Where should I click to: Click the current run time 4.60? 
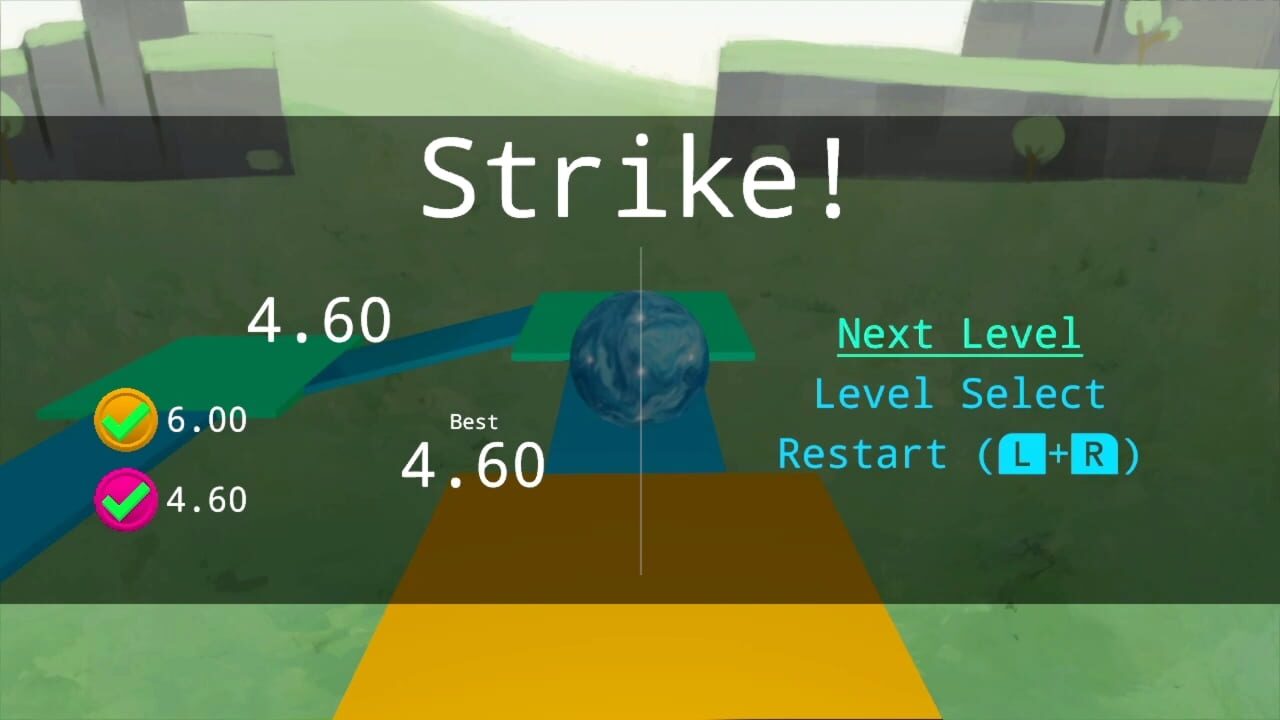point(317,318)
